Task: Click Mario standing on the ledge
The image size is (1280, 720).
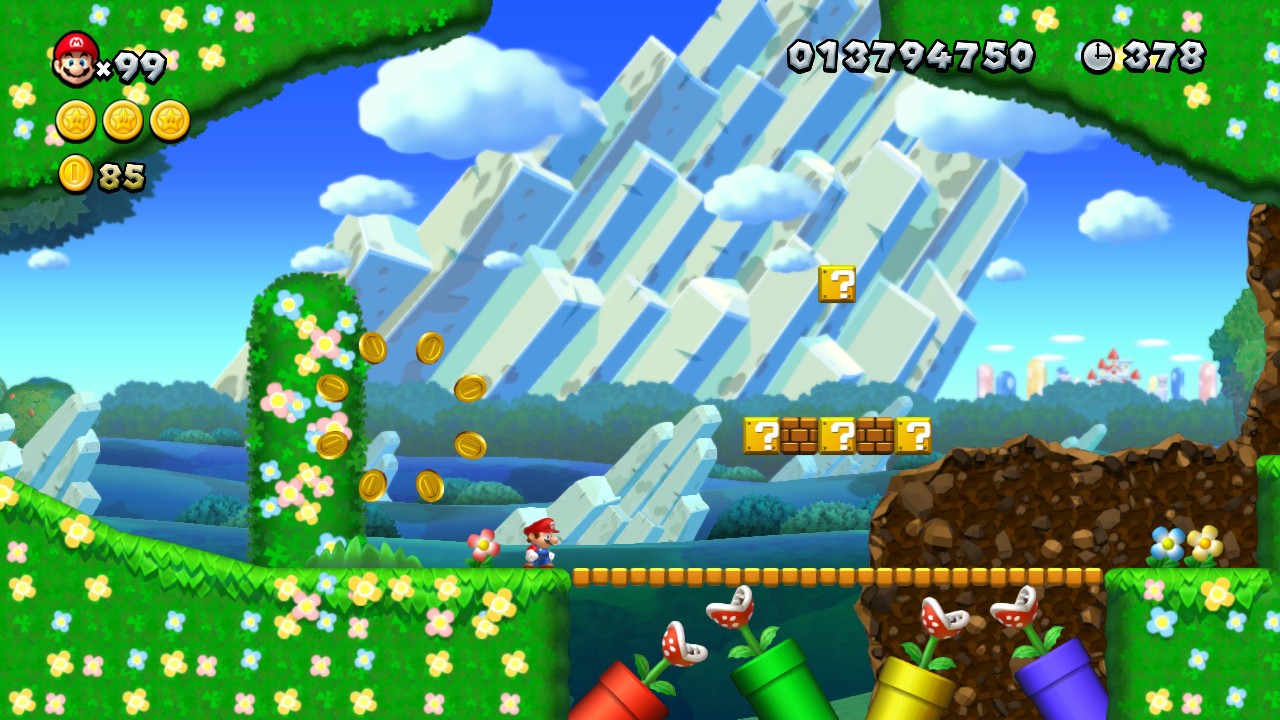Action: point(538,543)
